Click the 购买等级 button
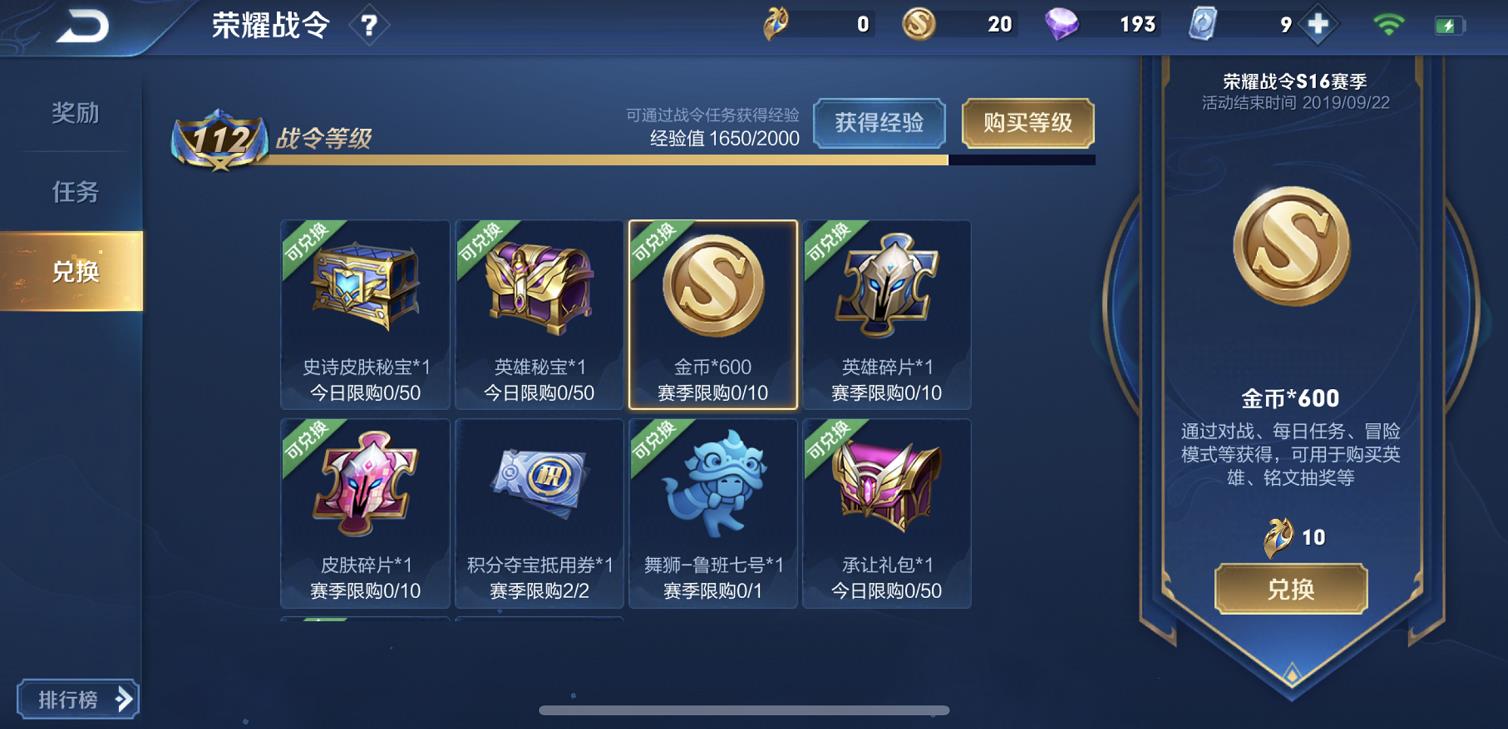Screen dimensions: 1508x729 point(1028,124)
